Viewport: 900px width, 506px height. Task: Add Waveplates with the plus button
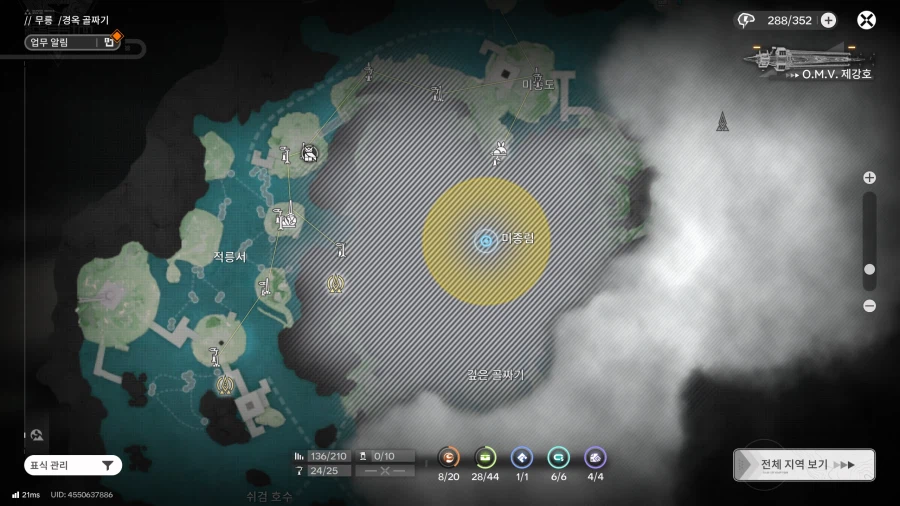(x=828, y=20)
